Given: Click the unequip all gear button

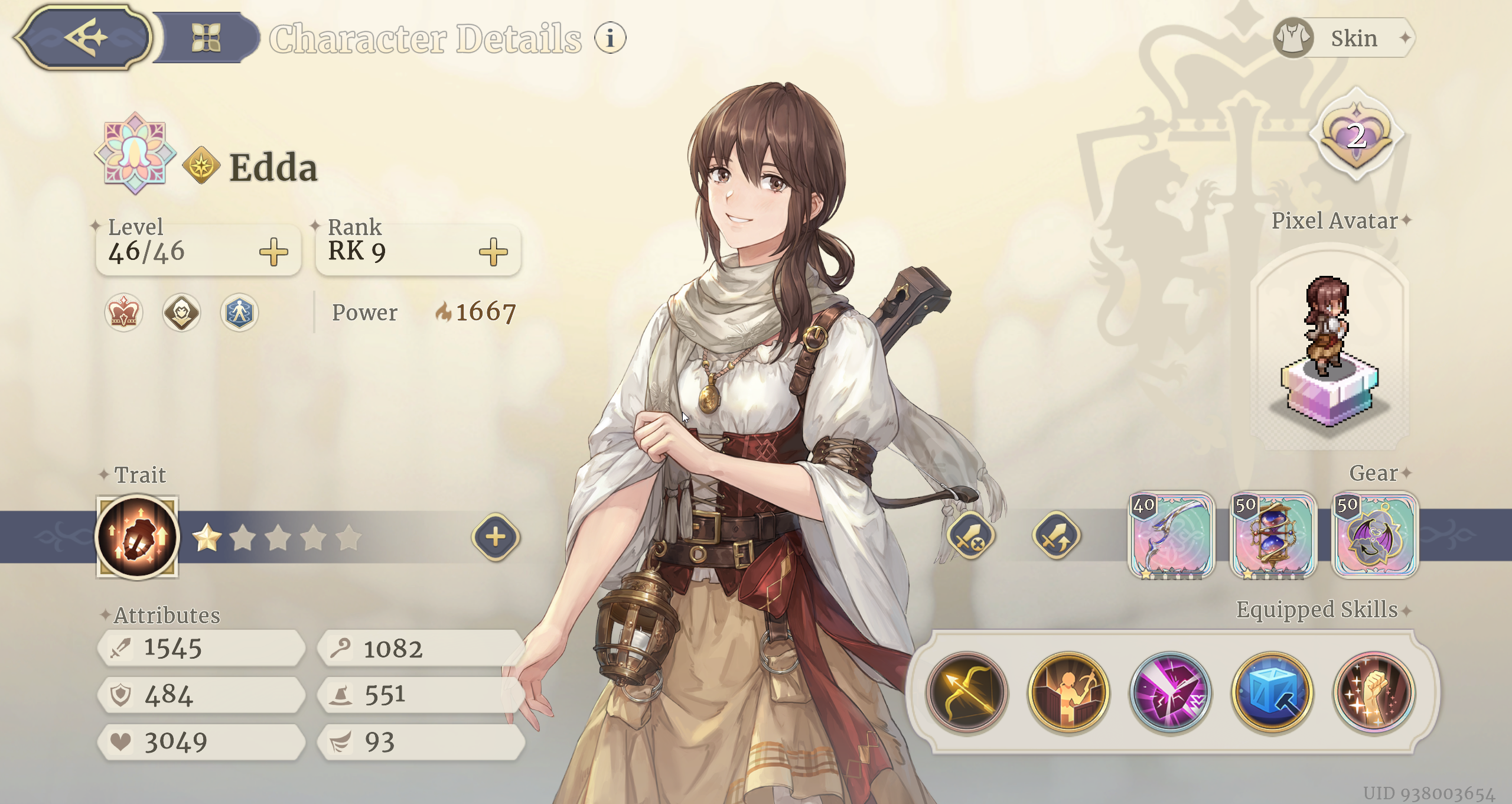Looking at the screenshot, I should tap(970, 537).
